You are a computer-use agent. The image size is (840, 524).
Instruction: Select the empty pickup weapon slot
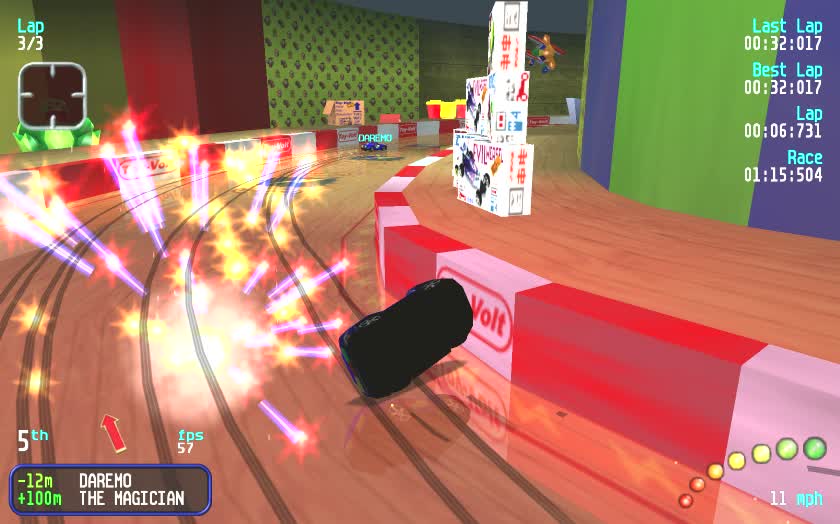pyautogui.click(x=52, y=95)
